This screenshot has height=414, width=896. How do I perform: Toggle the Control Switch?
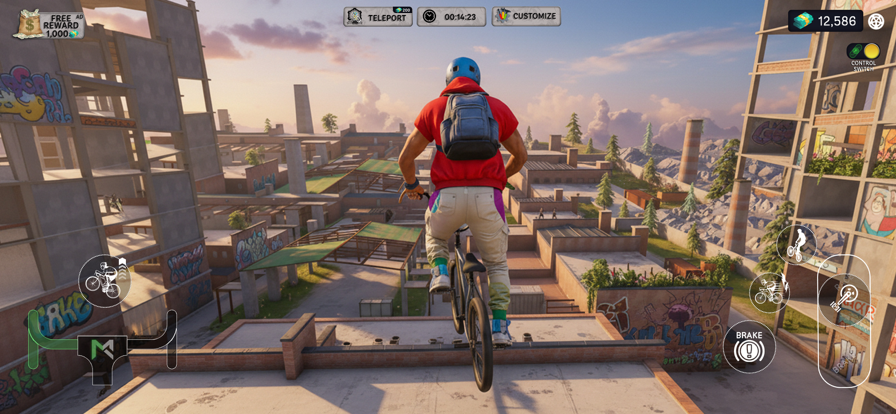(863, 52)
